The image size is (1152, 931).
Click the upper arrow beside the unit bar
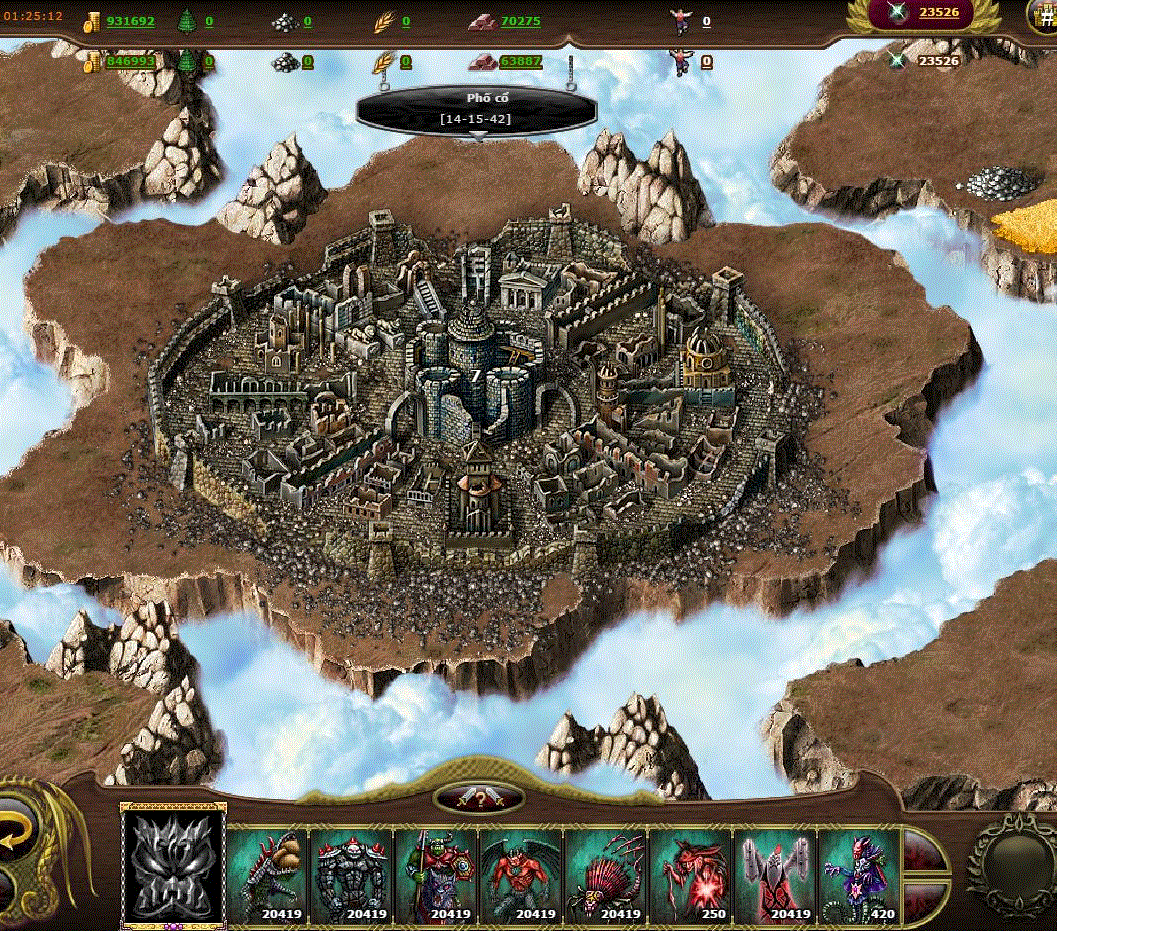[x=926, y=853]
